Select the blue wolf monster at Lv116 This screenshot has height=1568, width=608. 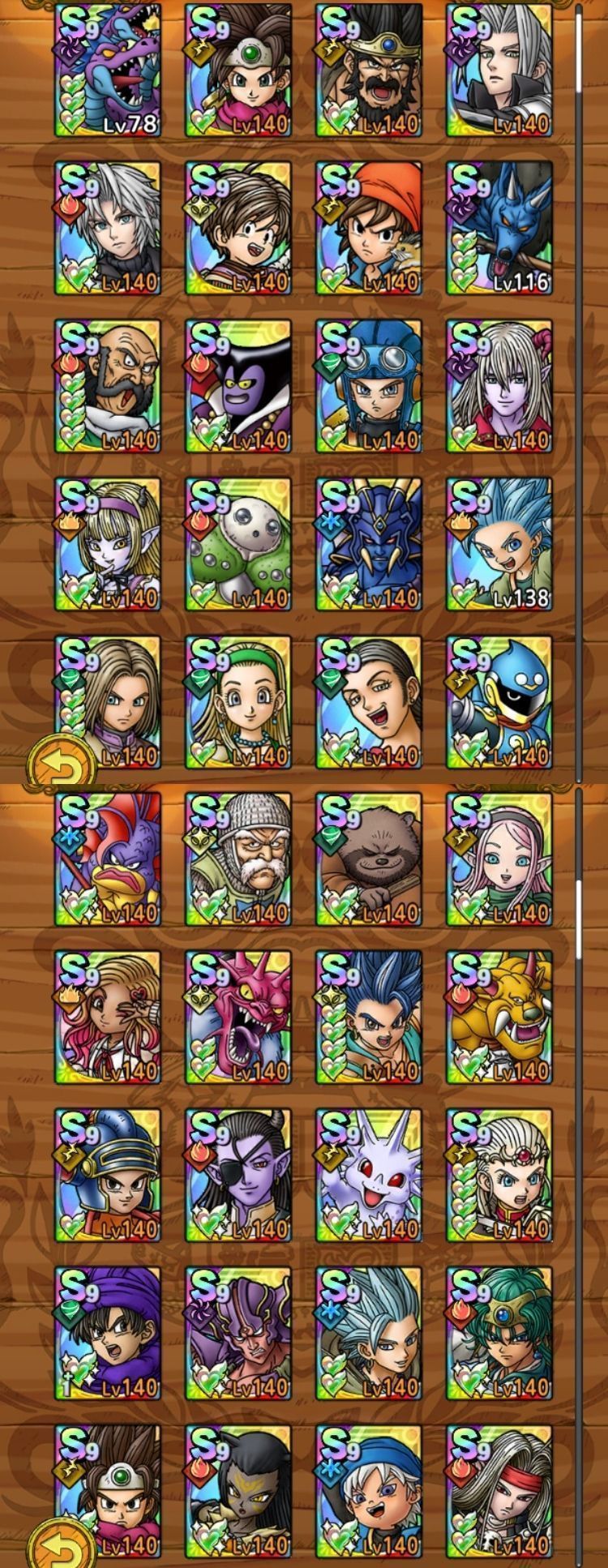(499, 229)
